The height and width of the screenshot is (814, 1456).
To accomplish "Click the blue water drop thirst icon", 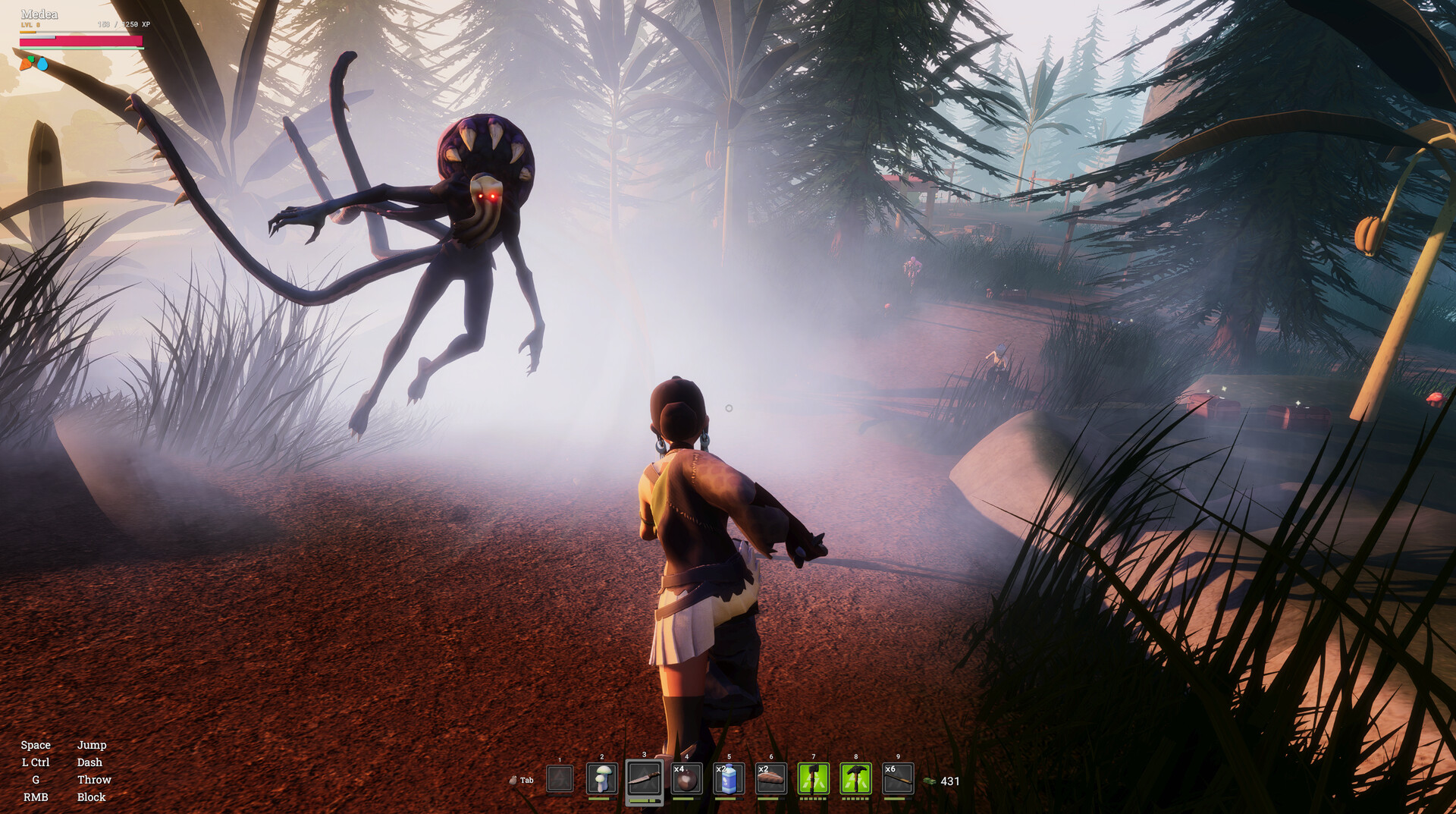I will 42,65.
